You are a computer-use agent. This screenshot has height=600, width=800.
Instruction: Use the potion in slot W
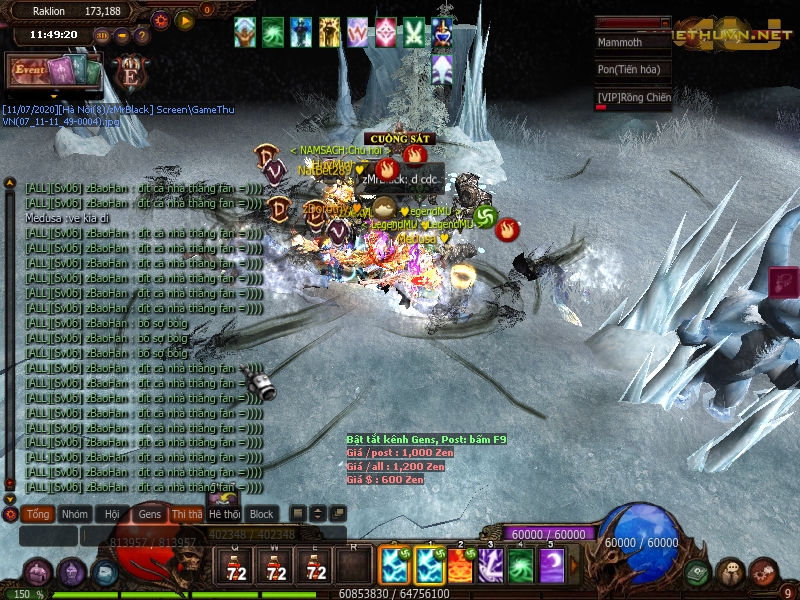(x=276, y=566)
